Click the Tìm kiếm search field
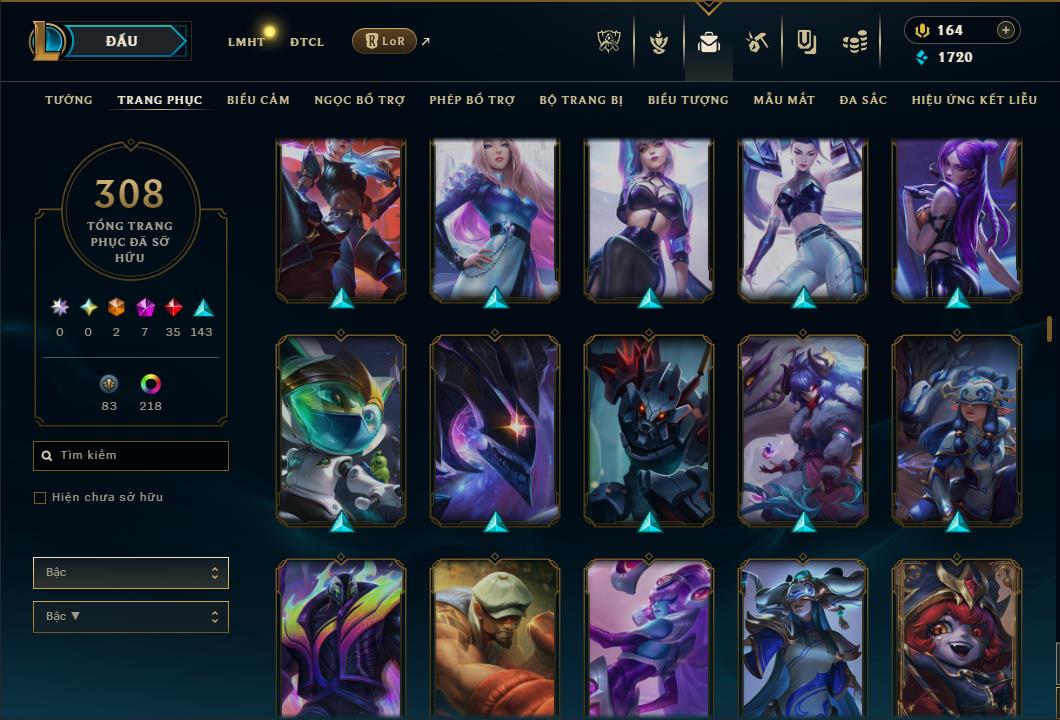 tap(131, 456)
